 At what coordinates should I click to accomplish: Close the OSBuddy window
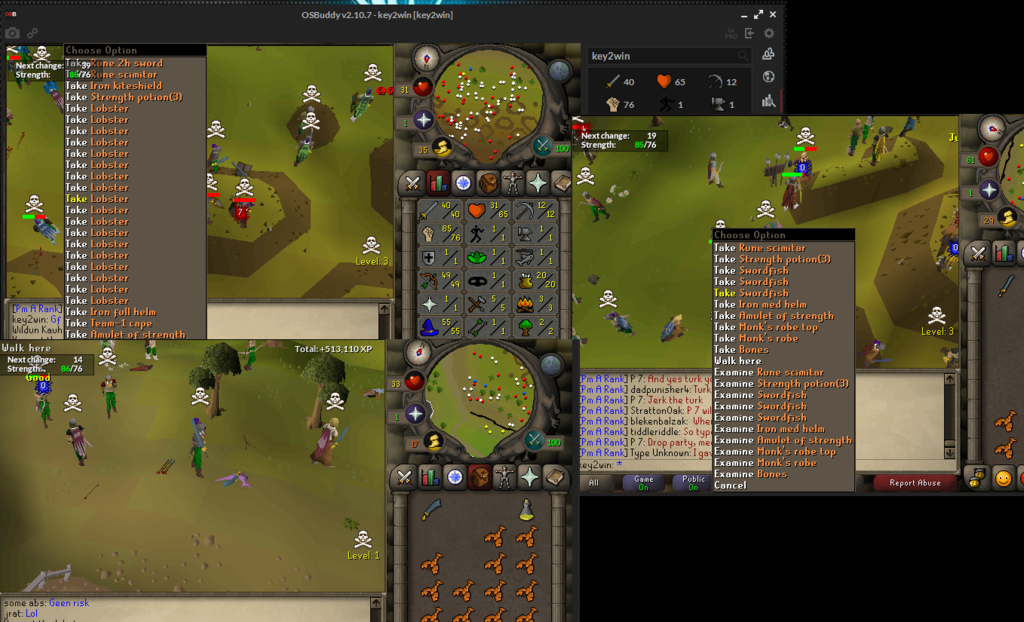point(772,14)
